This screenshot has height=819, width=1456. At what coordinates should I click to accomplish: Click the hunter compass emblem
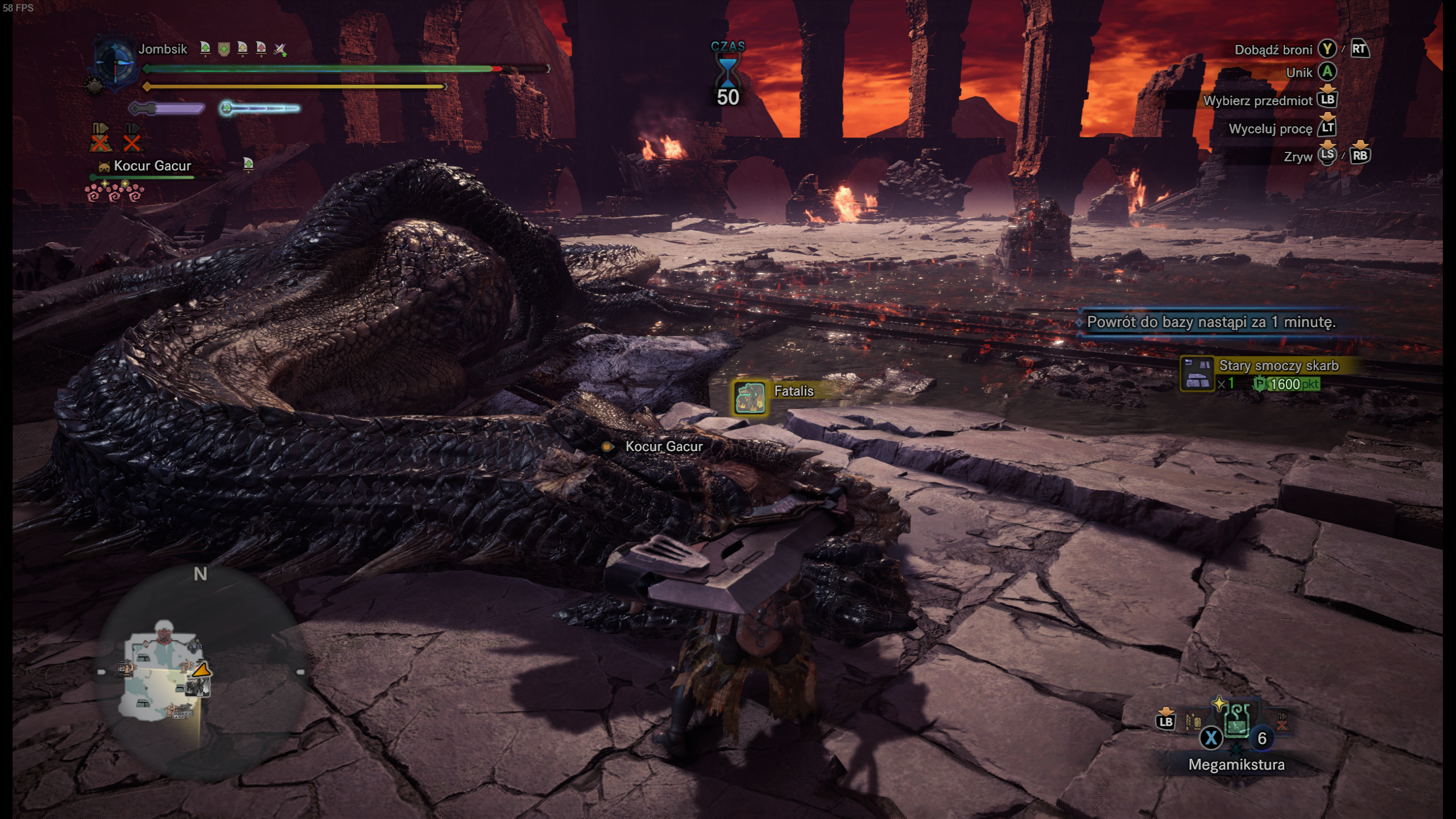pos(115,63)
